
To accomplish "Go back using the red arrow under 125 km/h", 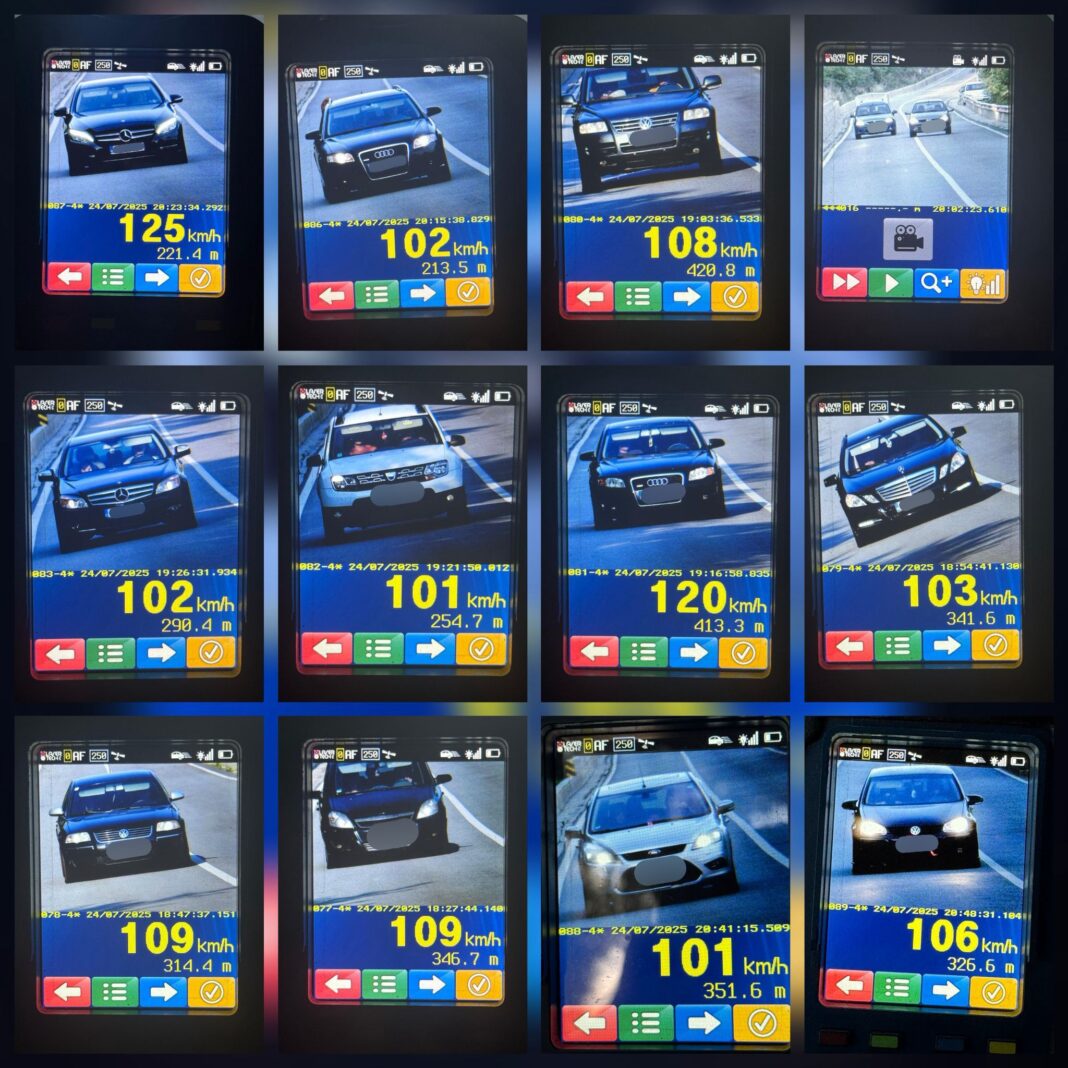I will [67, 277].
